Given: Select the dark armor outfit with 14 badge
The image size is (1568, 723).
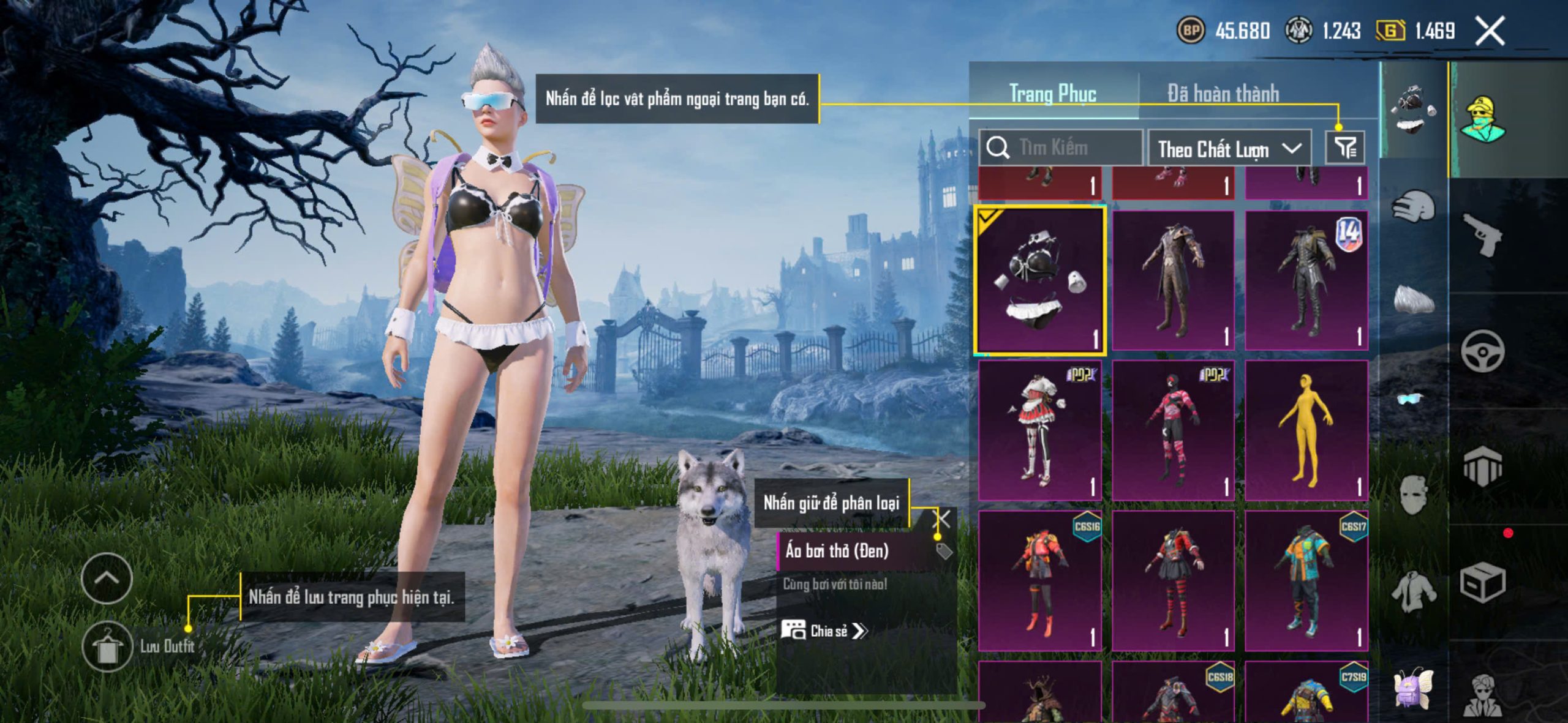Looking at the screenshot, I should pos(1306,280).
